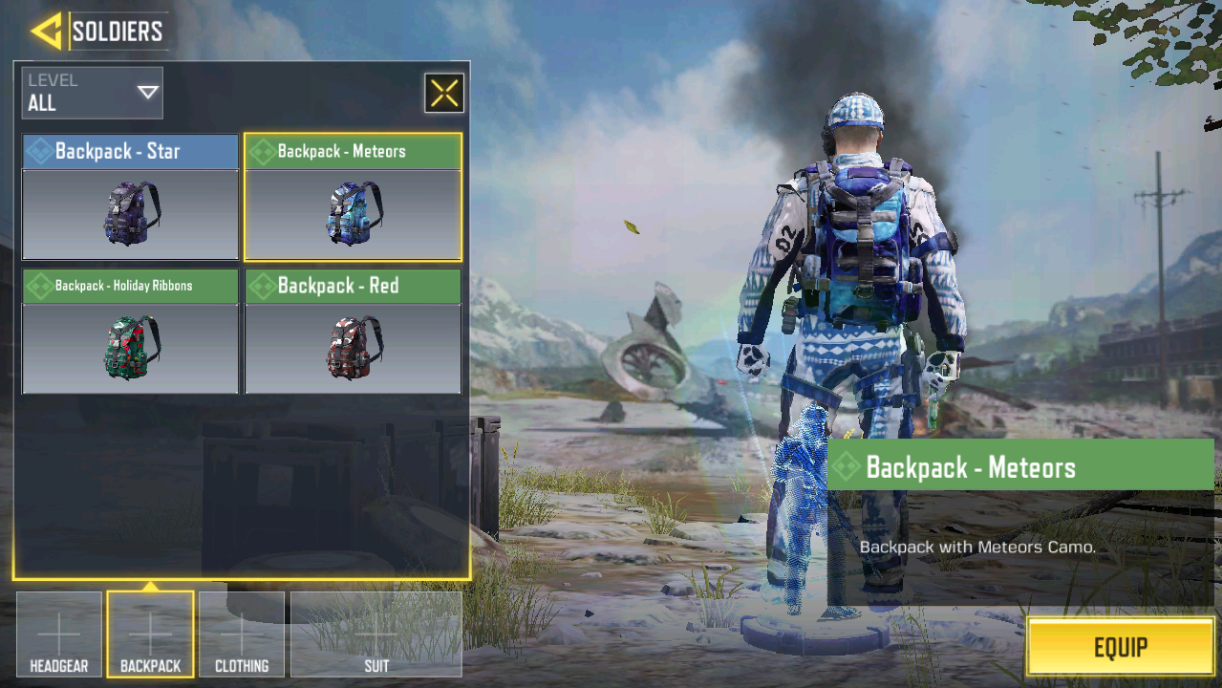Pick the Backpack - Holiday Ribbons item
This screenshot has height=688, width=1222.
tap(130, 331)
